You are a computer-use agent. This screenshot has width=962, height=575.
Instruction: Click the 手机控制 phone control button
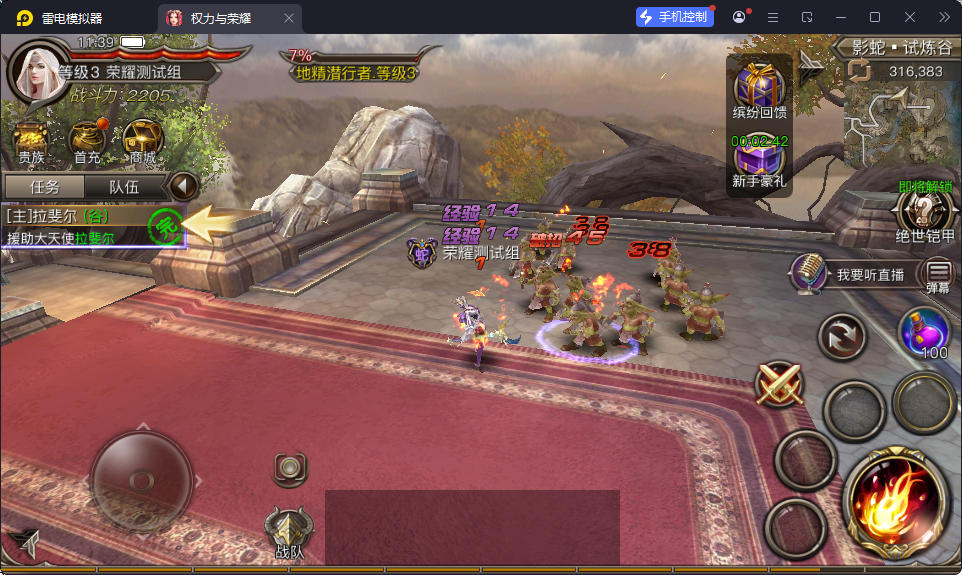[x=675, y=17]
